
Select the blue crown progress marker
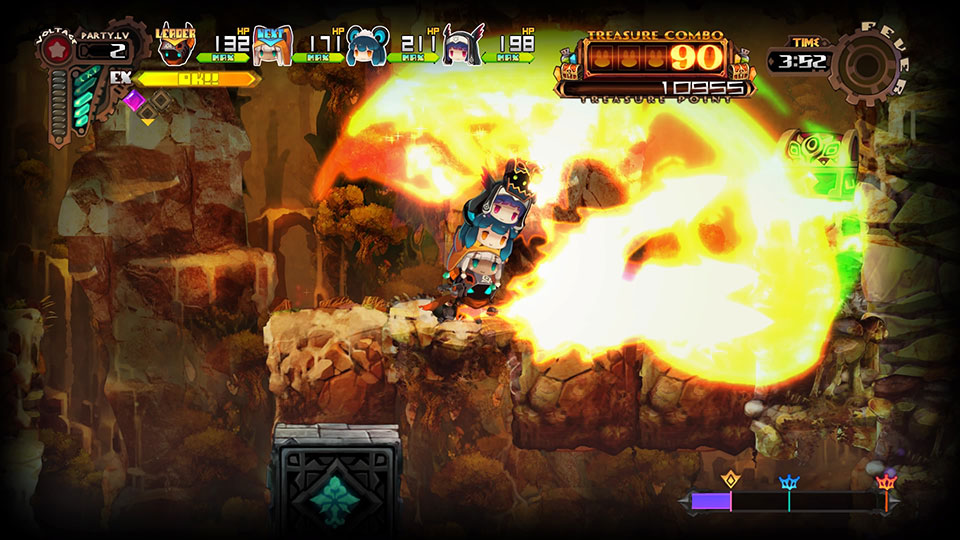[788, 482]
